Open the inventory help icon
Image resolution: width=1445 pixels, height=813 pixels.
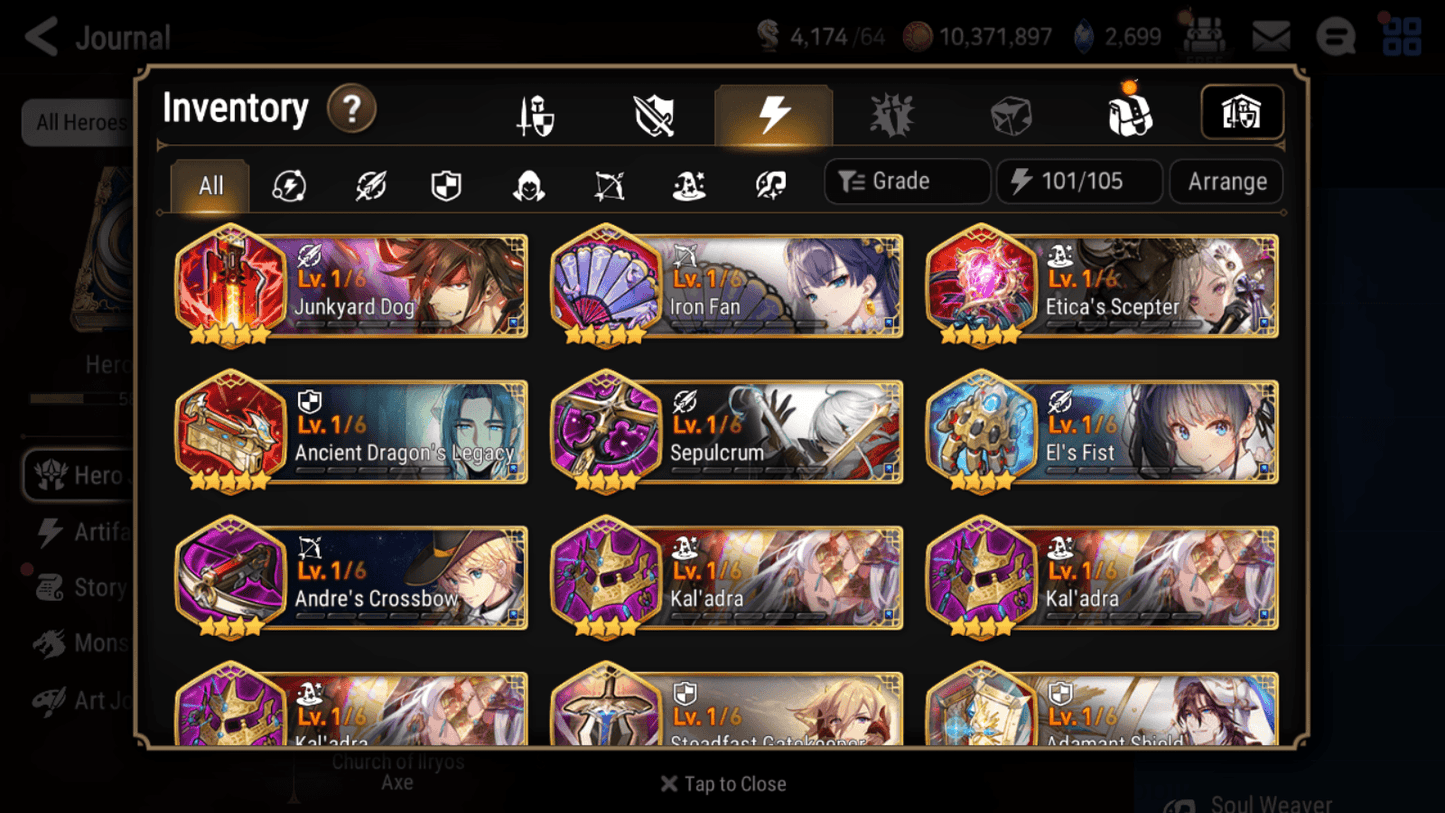352,110
